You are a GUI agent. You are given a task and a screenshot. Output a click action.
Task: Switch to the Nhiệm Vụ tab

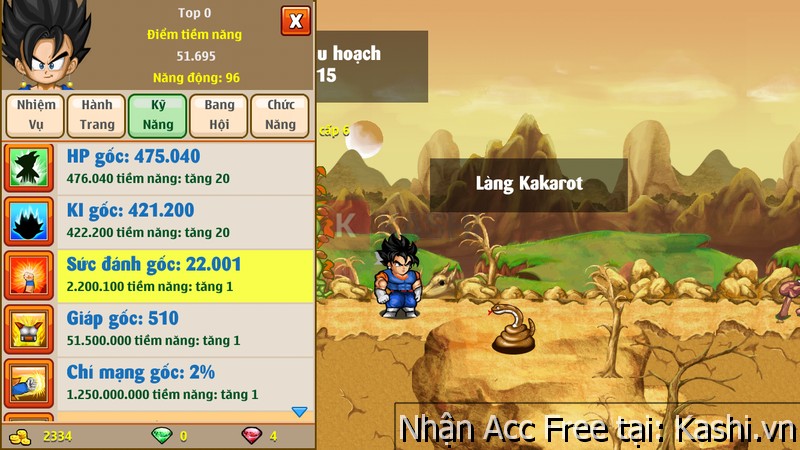(x=35, y=115)
